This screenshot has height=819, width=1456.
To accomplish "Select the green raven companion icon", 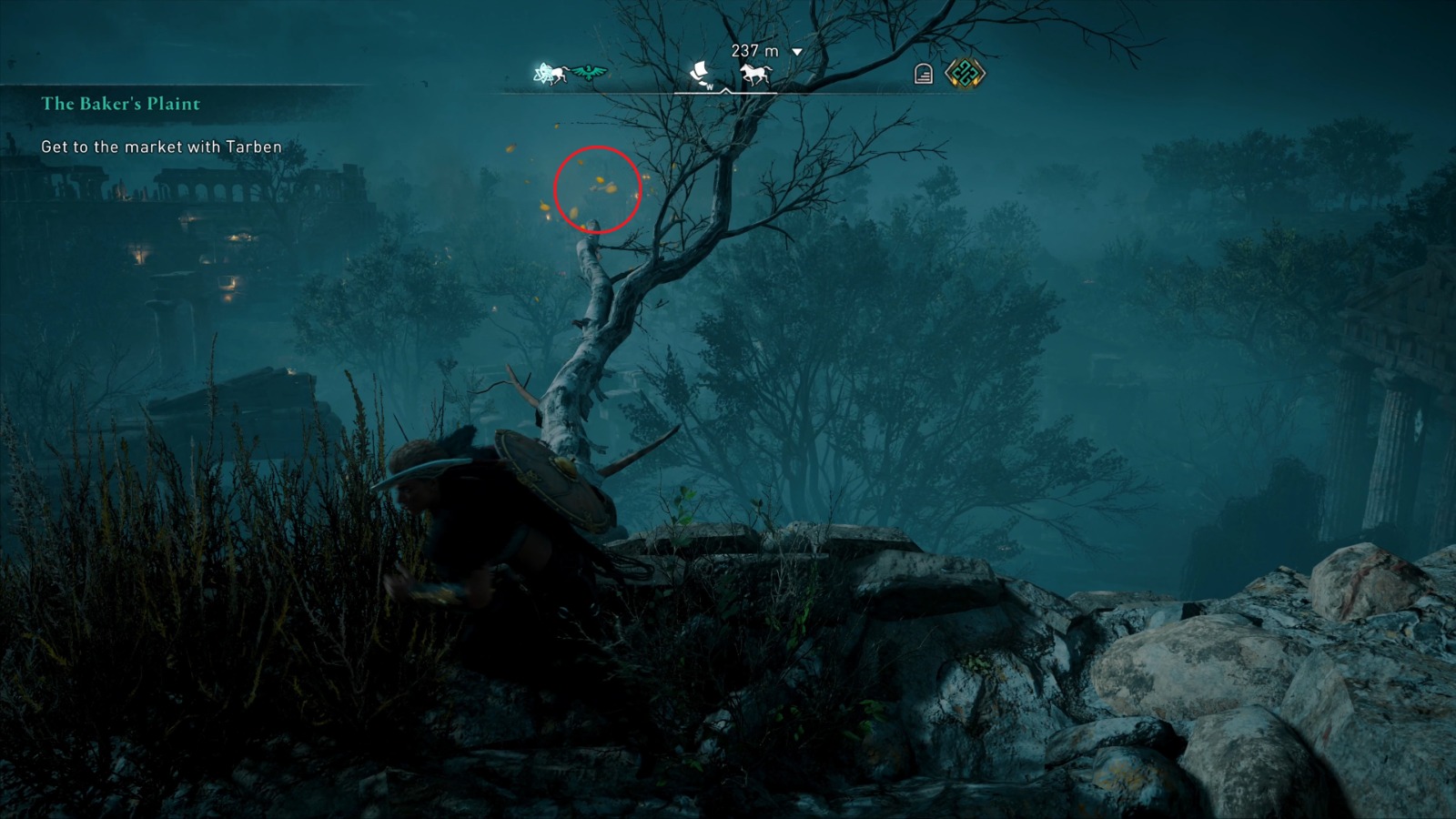I will tap(587, 75).
